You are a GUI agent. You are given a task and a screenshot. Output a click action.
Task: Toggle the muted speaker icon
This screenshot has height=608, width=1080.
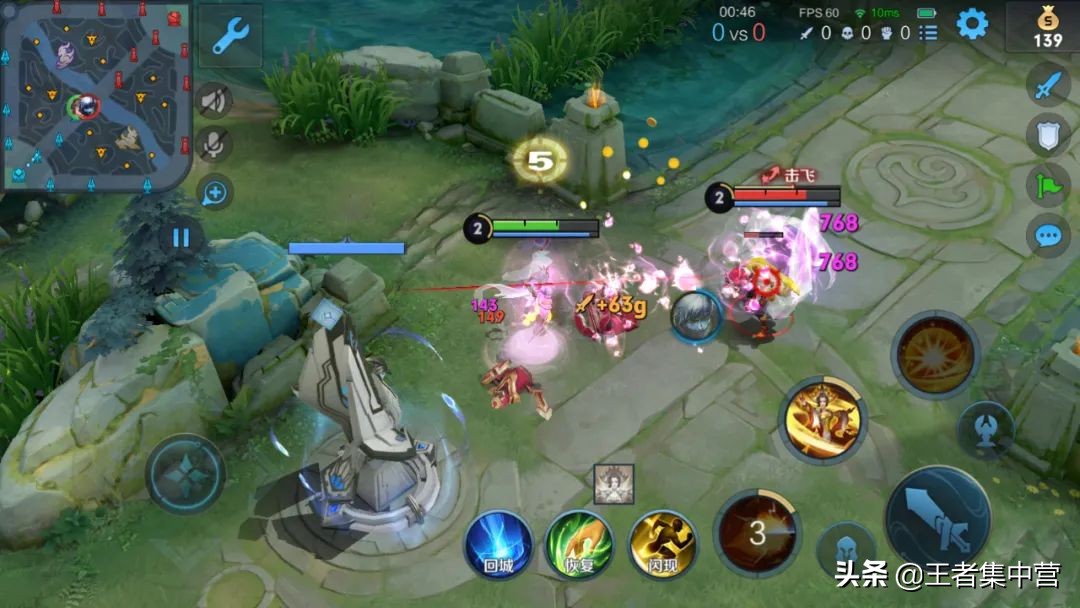[x=213, y=100]
